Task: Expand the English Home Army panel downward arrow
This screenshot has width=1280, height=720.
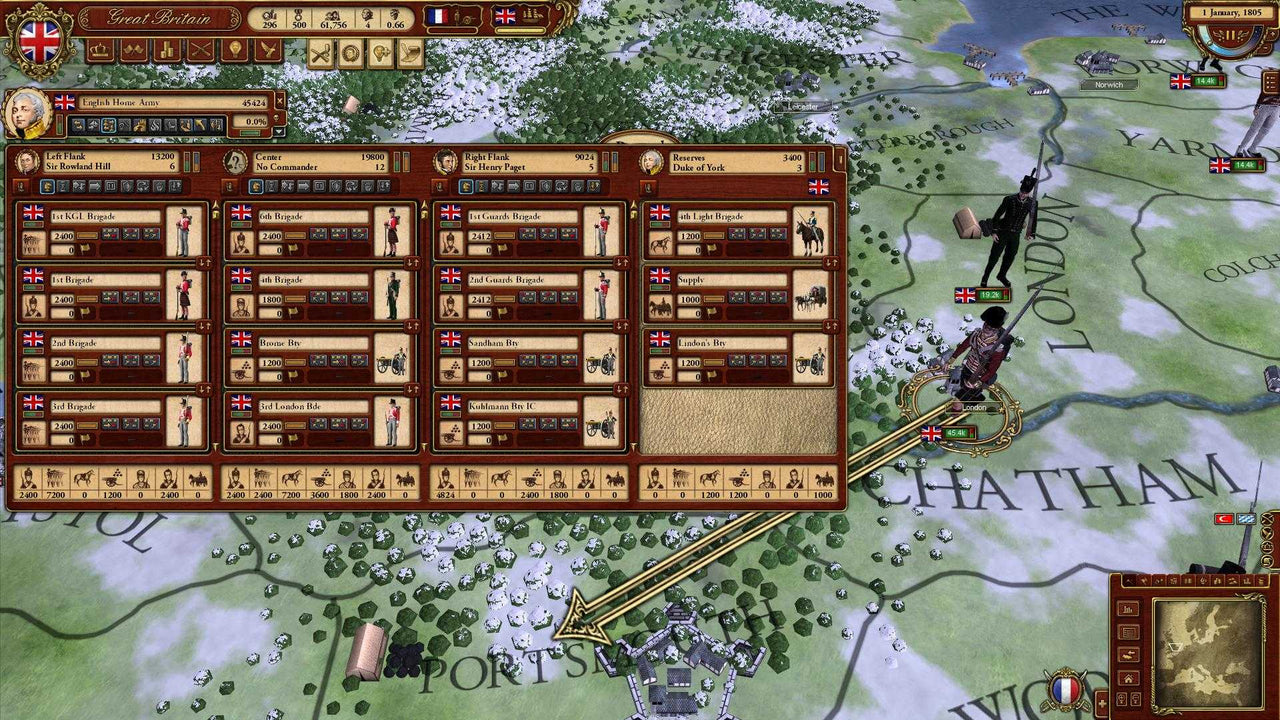Action: pos(280,131)
